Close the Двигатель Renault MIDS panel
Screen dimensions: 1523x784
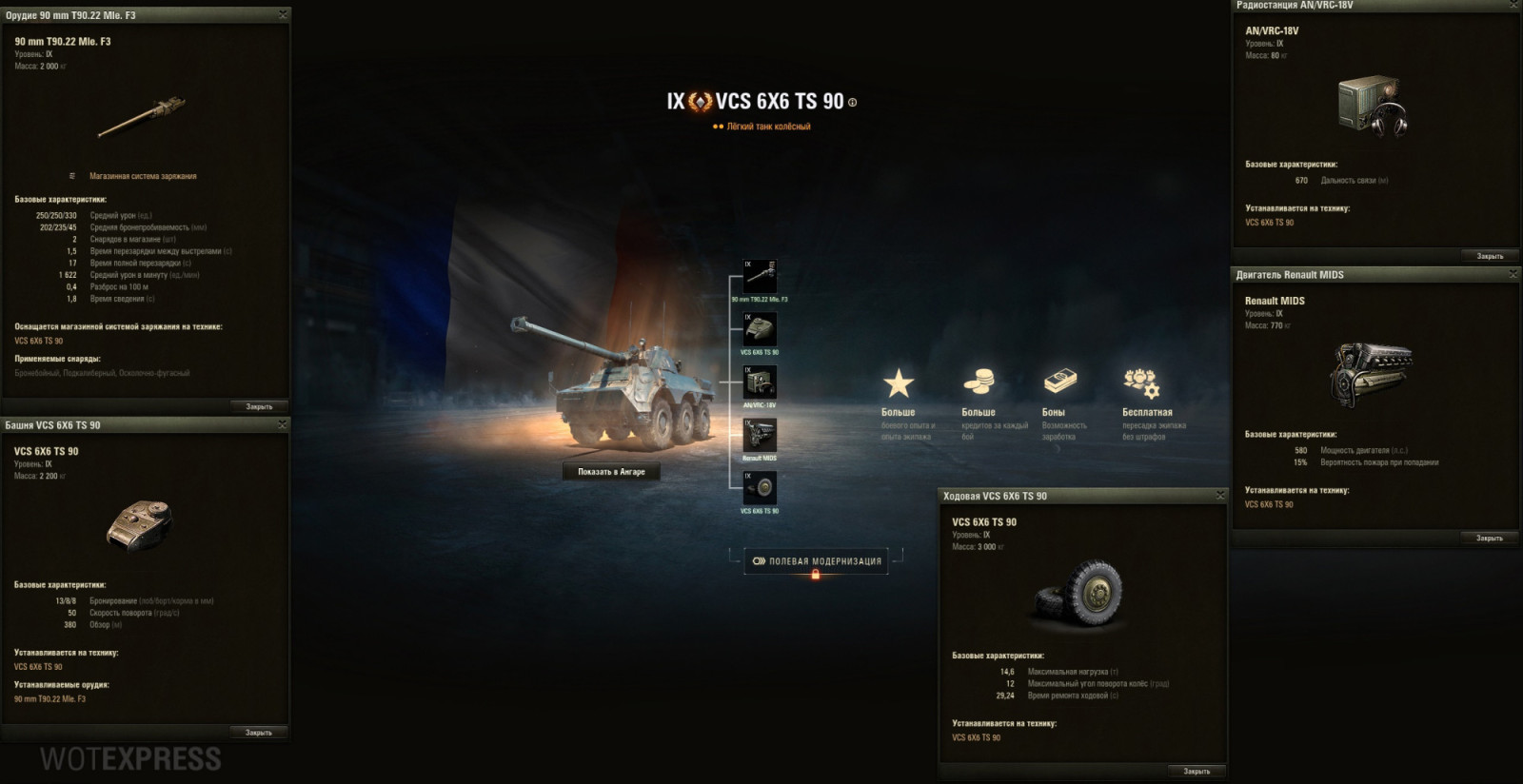pyautogui.click(x=1513, y=273)
